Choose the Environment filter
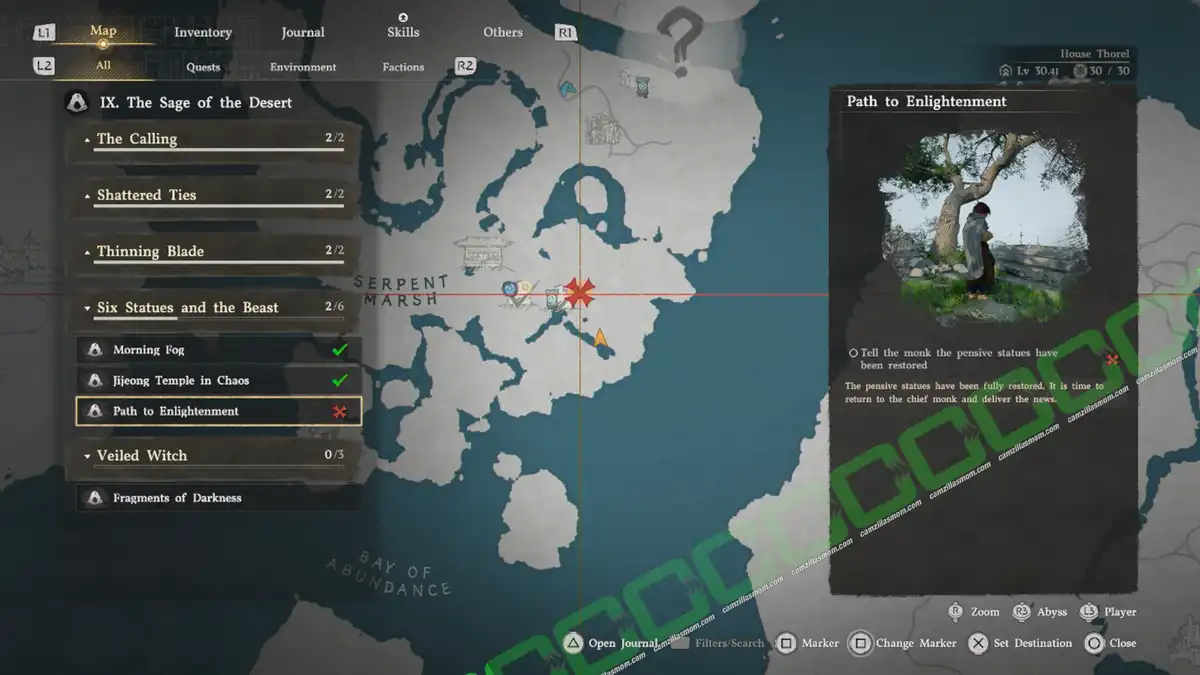Screen dimensions: 1200x675 (303, 67)
